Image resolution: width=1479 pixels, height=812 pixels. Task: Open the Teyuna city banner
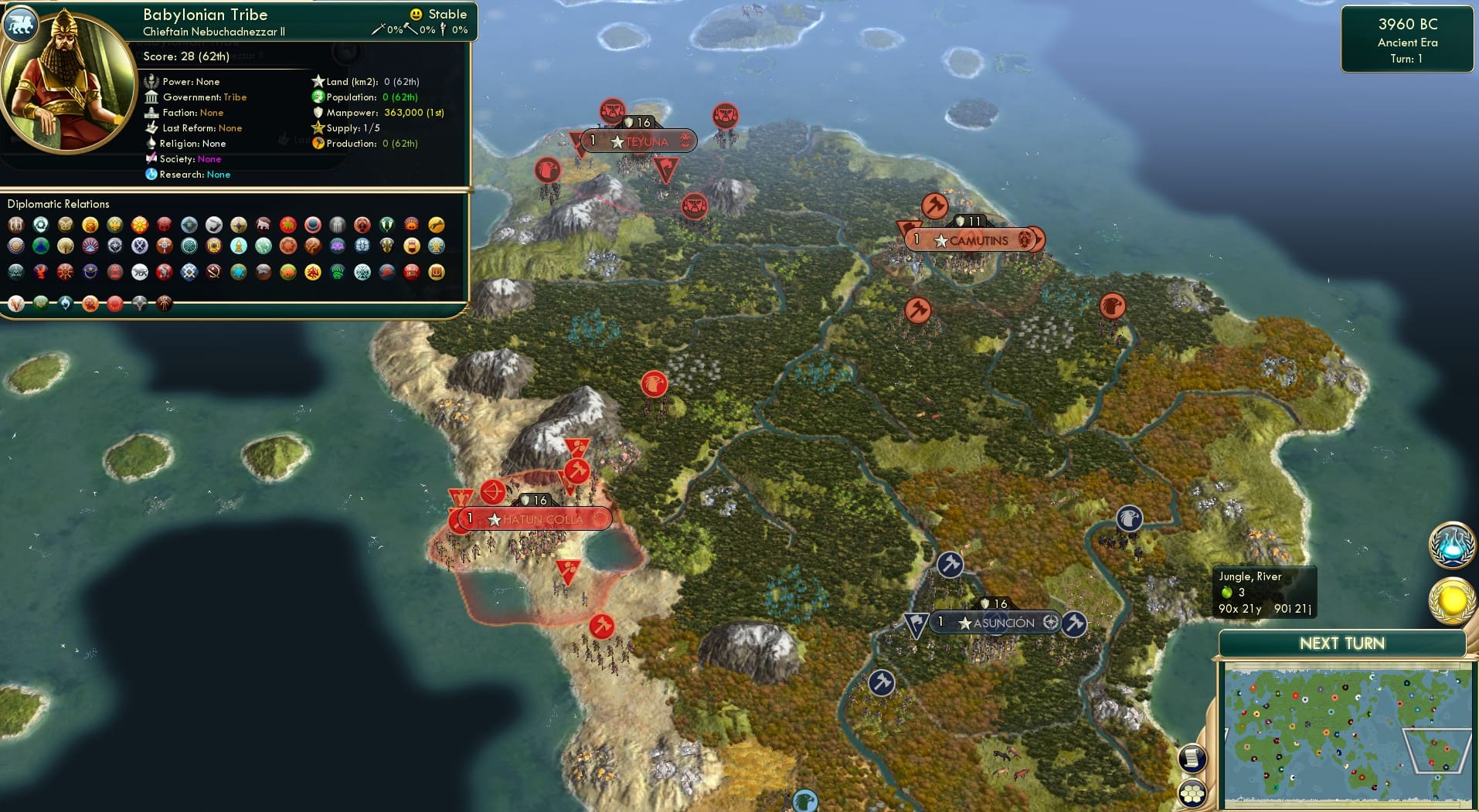point(639,141)
